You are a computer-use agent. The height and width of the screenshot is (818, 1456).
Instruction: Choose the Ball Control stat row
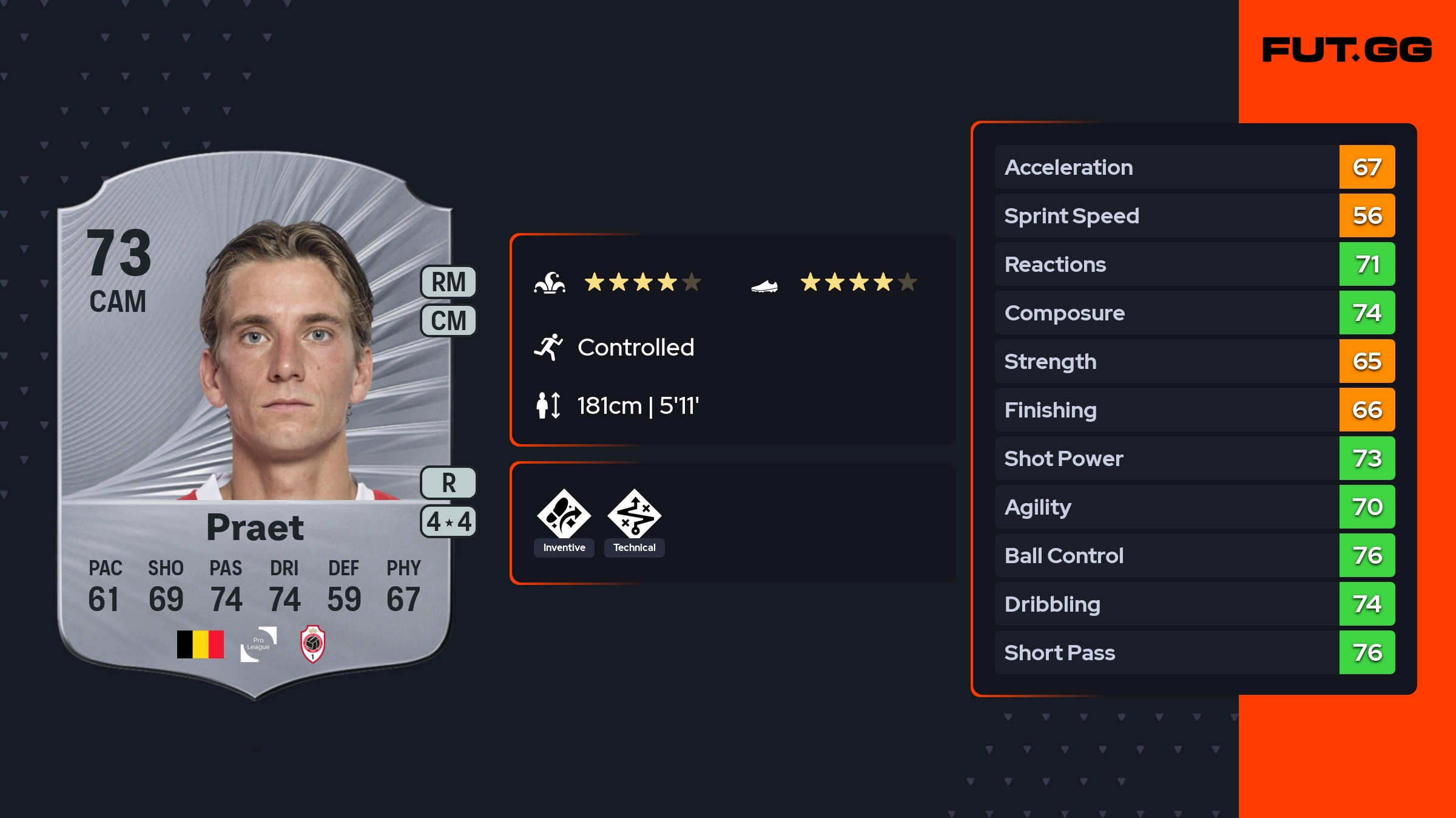click(x=1194, y=555)
